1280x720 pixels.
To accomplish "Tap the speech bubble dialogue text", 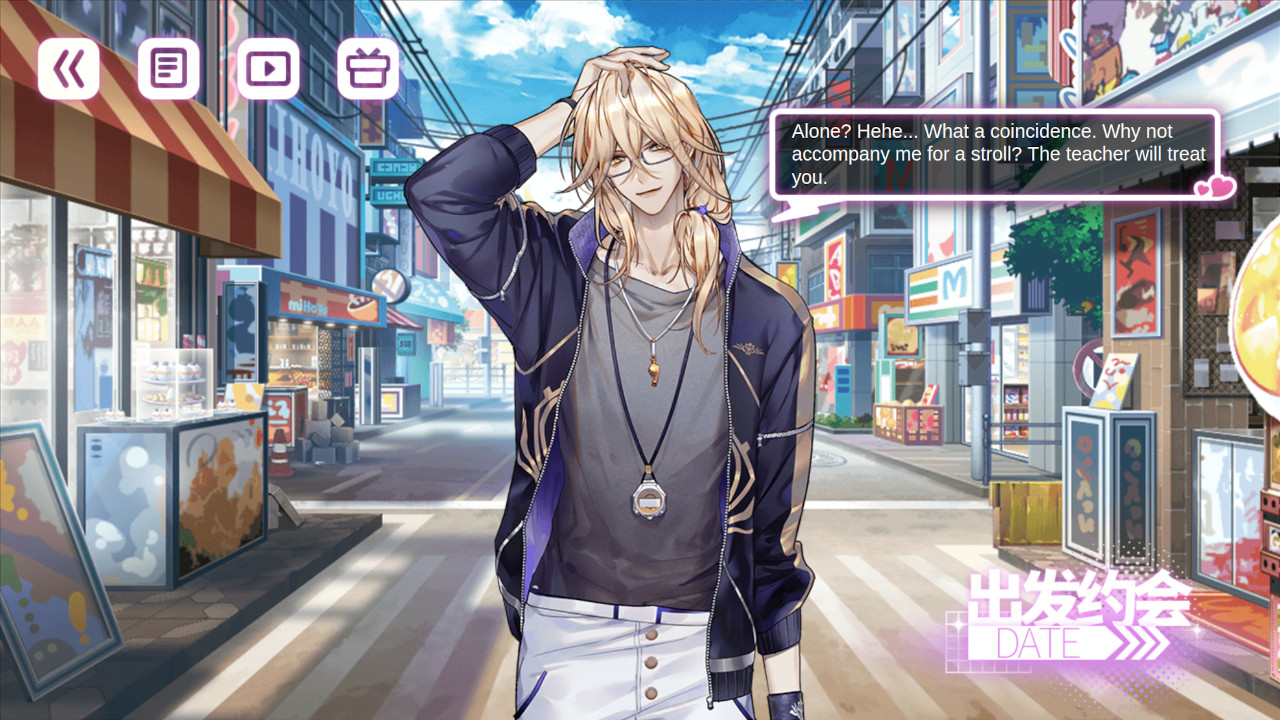I will [996, 155].
